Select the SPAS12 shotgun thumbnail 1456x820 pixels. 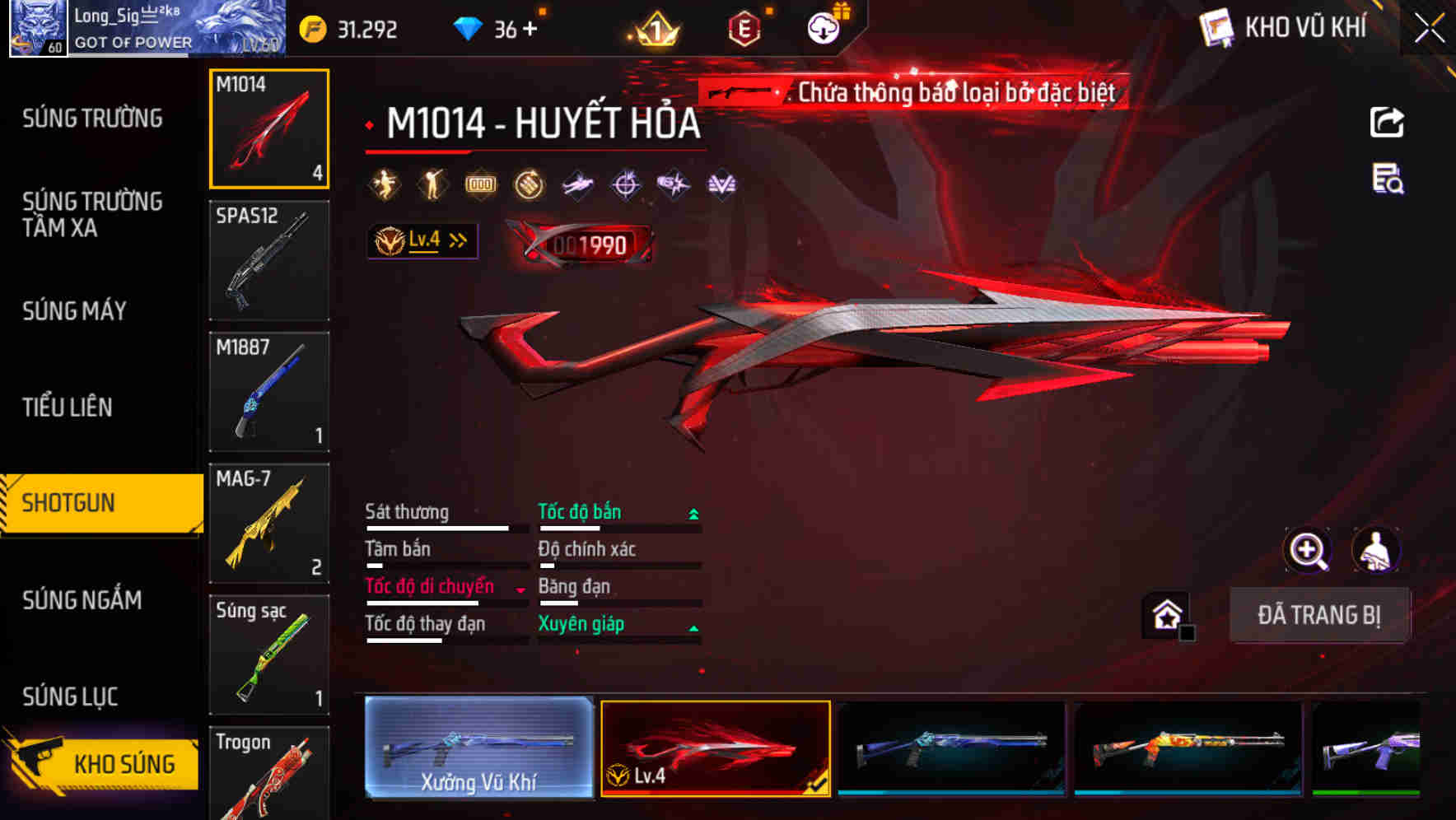(269, 259)
